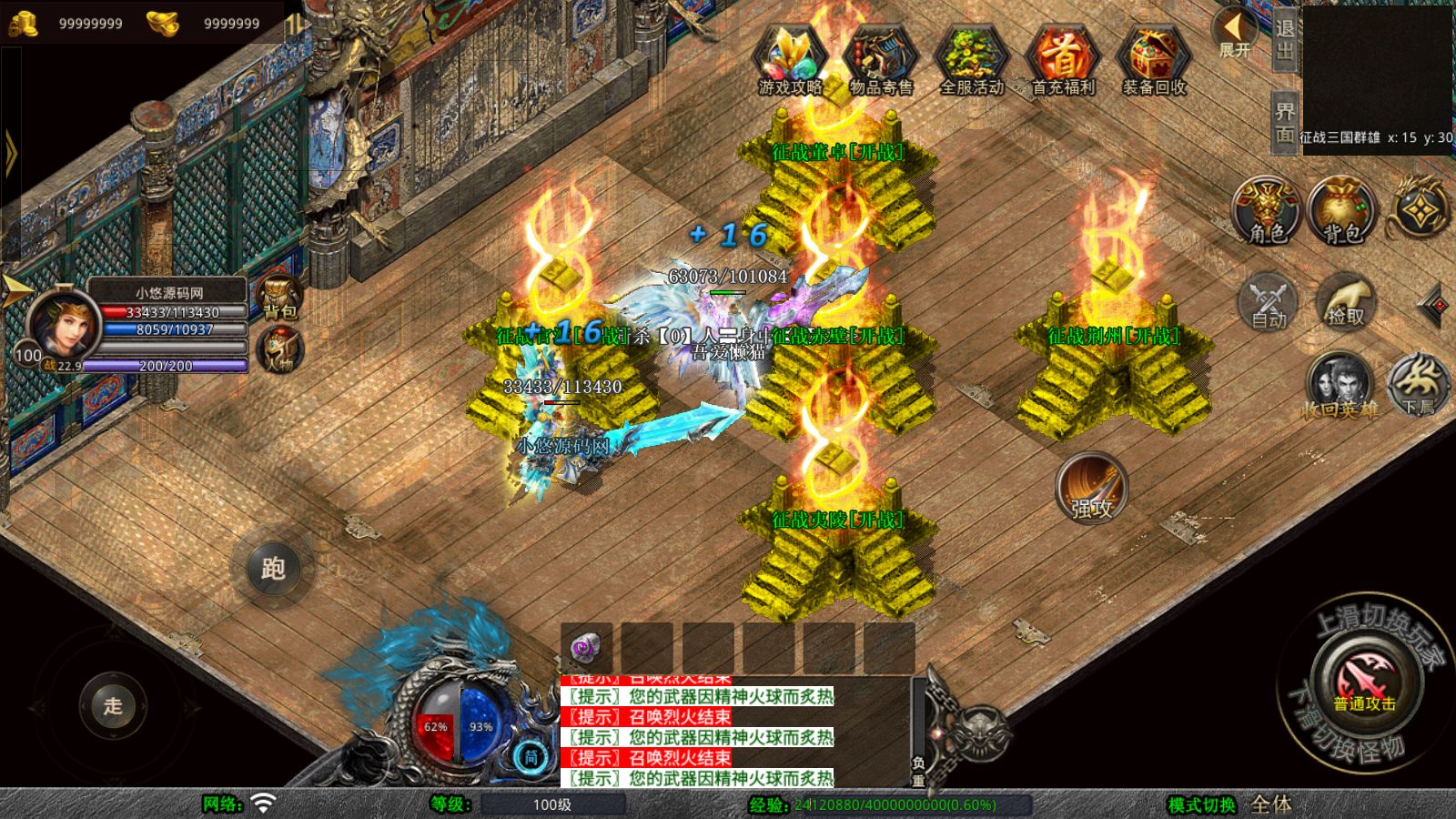Tap the 普通攻击 normal attack button
Image resolution: width=1456 pixels, height=819 pixels.
point(1364,682)
